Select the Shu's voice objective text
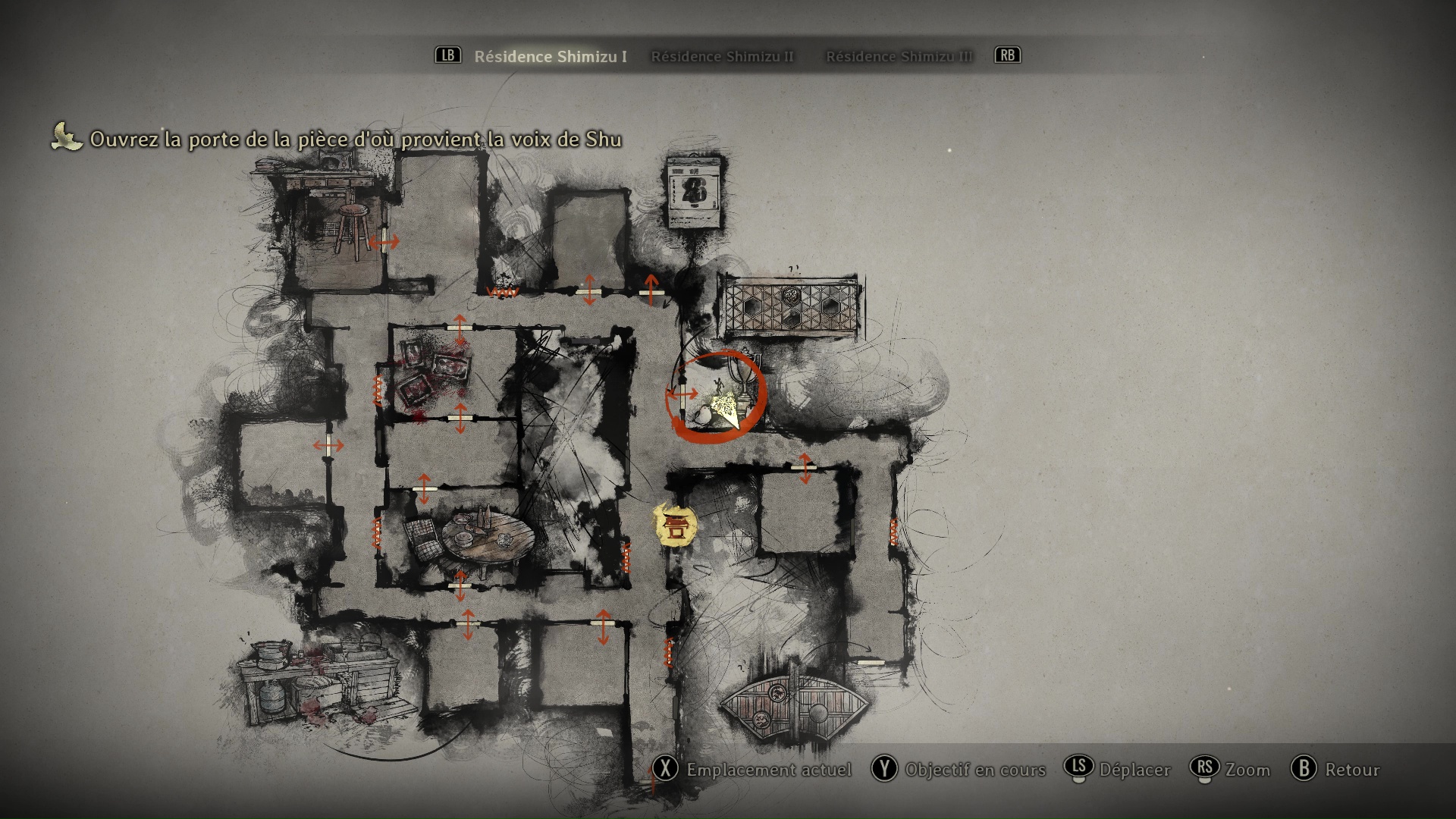The image size is (1456, 819). click(x=355, y=140)
